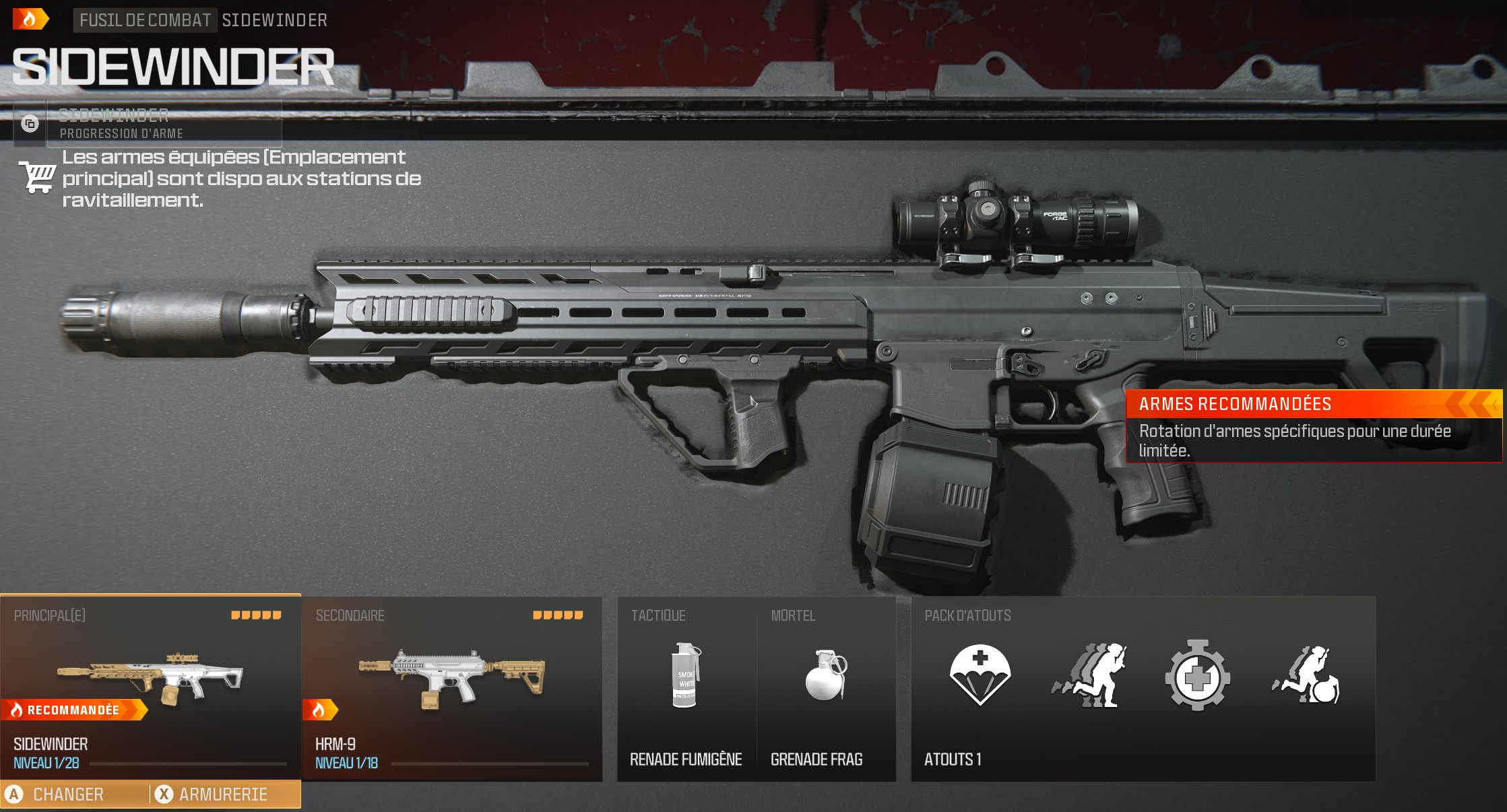Choose the gear with cross perk icon
1507x812 pixels.
[x=1197, y=675]
